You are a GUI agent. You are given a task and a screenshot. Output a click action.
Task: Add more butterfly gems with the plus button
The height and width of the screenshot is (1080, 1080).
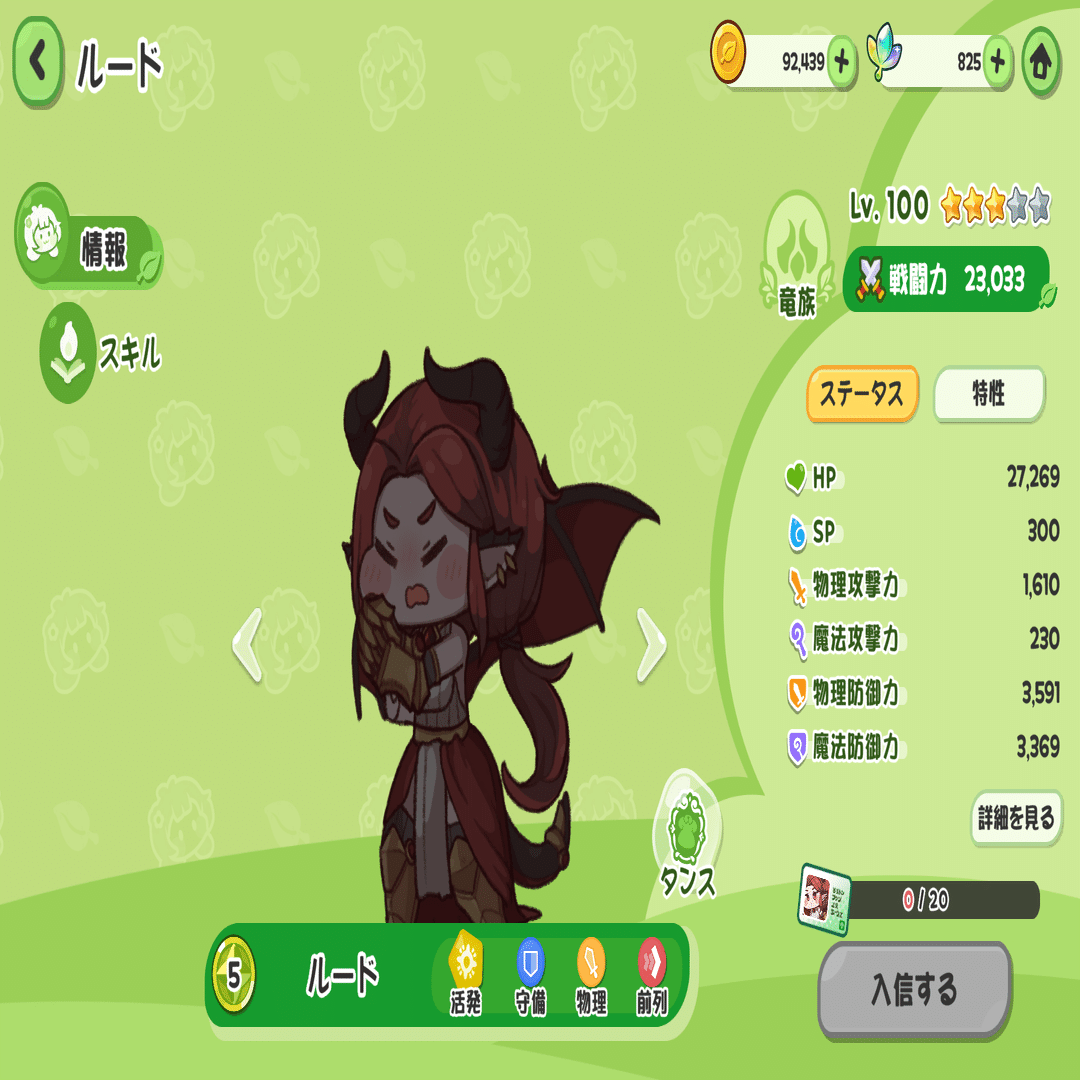click(997, 62)
